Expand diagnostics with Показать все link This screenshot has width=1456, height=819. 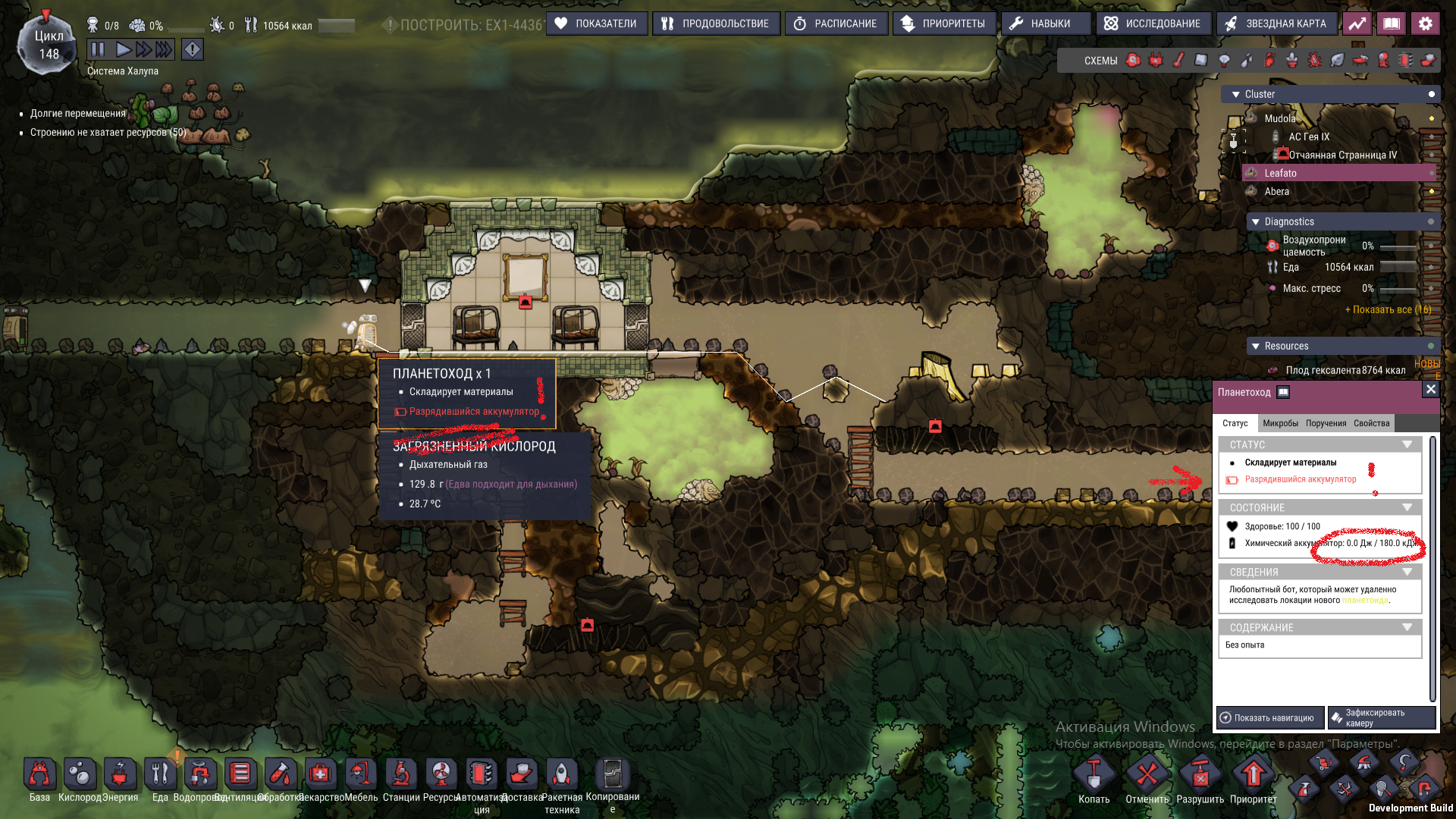tap(1388, 309)
